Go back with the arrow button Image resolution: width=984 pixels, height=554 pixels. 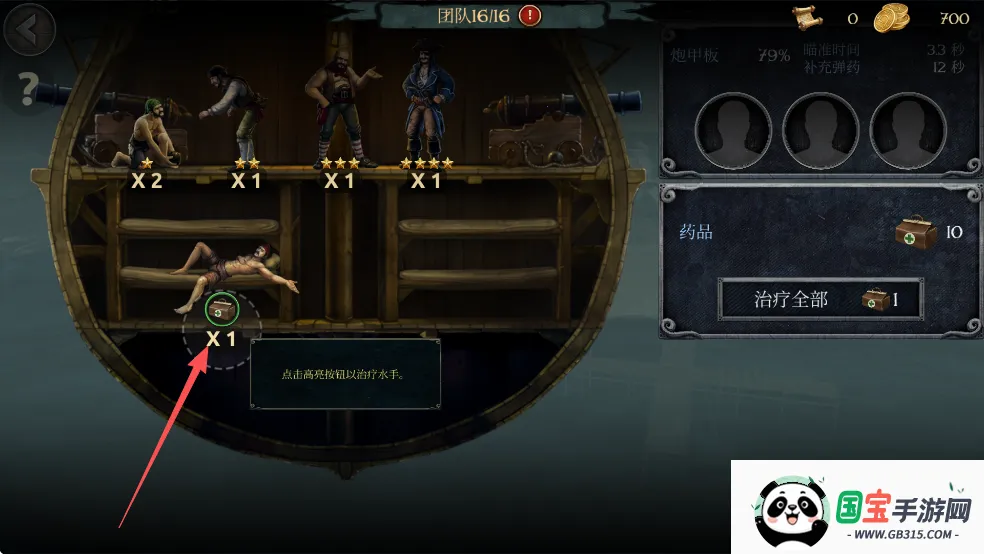point(29,30)
